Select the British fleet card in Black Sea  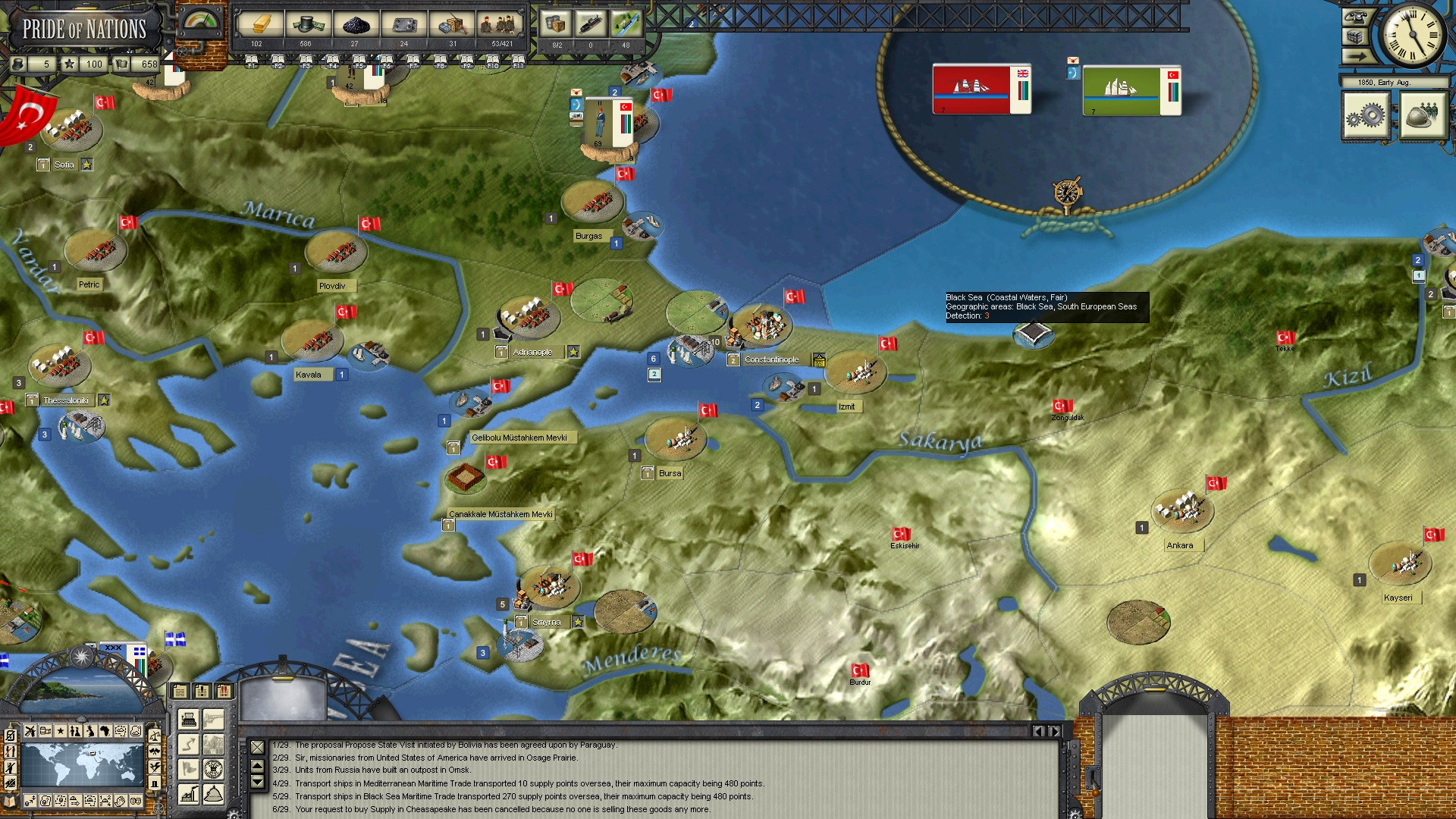[x=981, y=89]
